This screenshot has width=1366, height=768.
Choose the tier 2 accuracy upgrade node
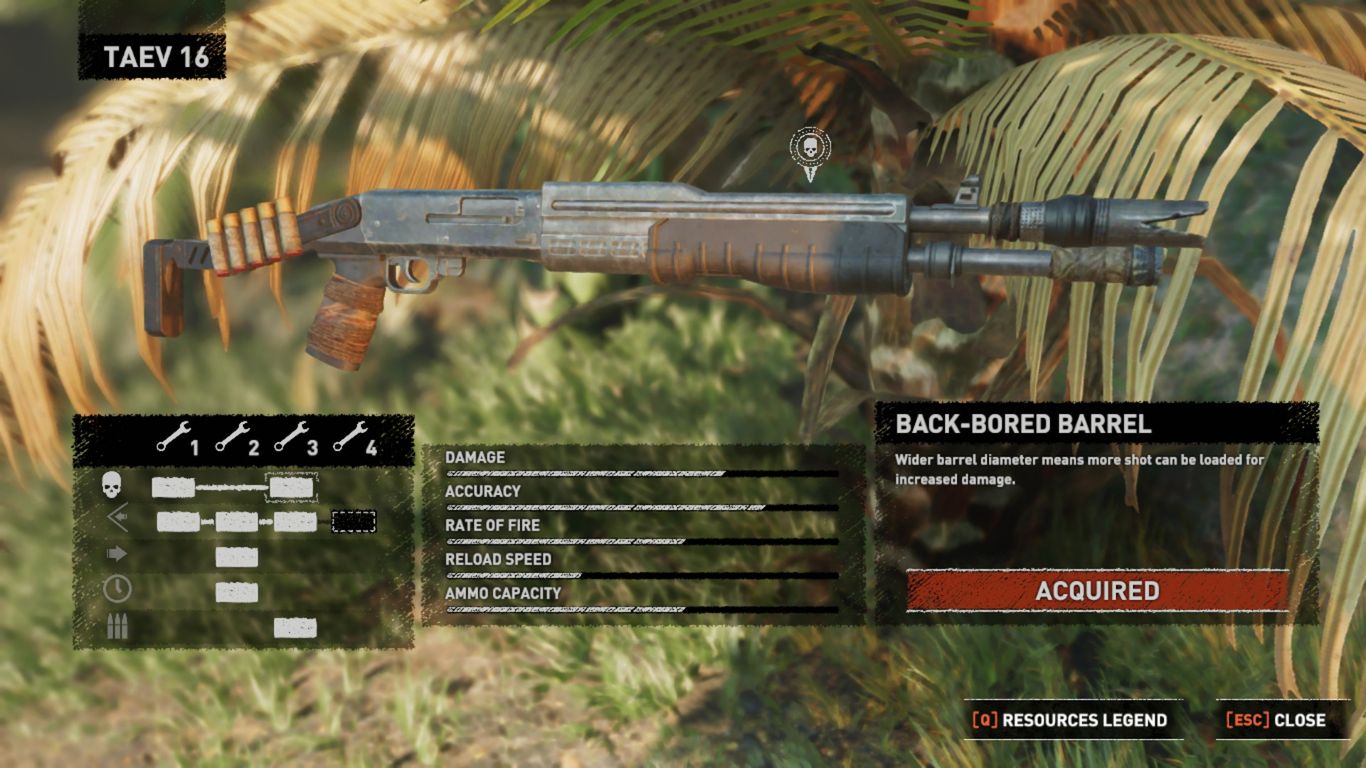pos(237,522)
